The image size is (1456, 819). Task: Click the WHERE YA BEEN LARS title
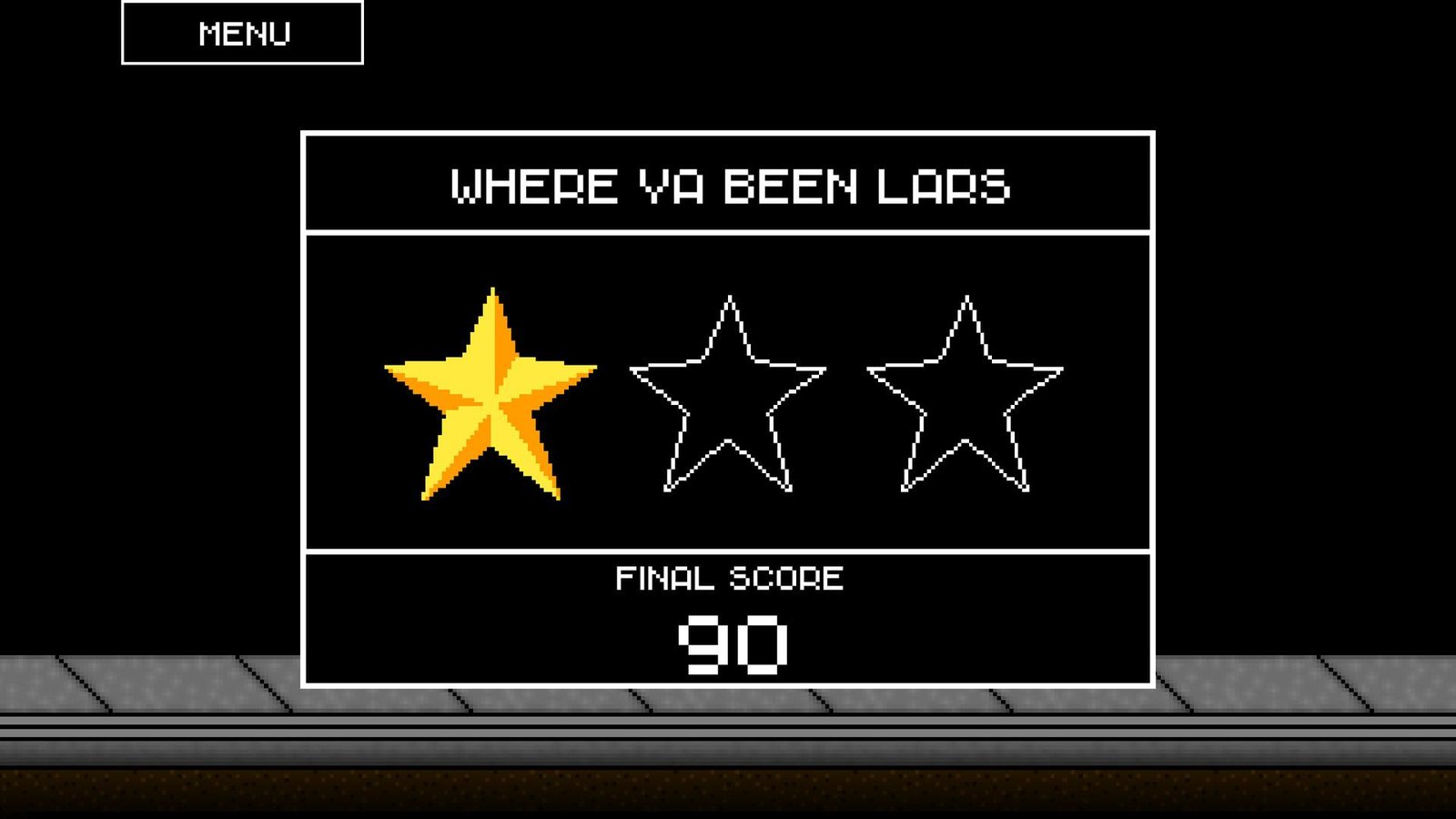tap(728, 185)
